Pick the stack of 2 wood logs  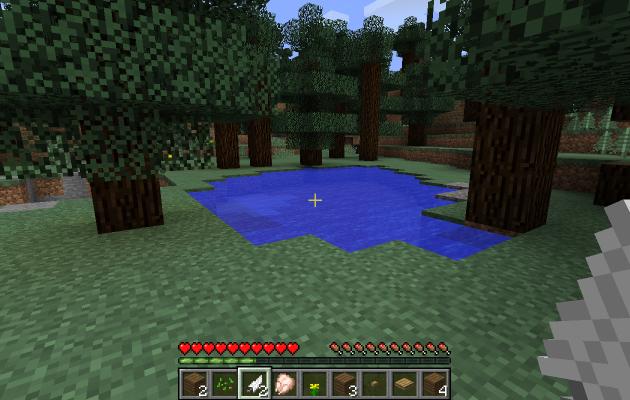tap(195, 383)
